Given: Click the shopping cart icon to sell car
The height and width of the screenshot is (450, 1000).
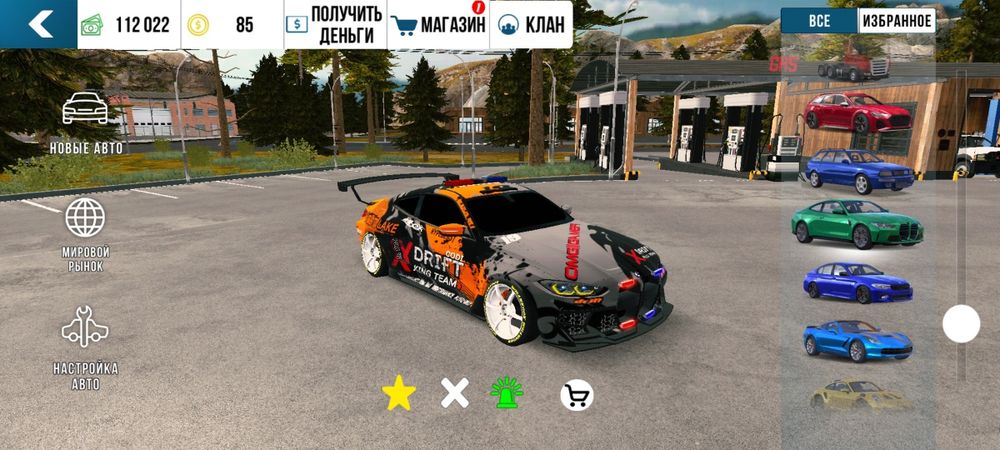Looking at the screenshot, I should pos(576,395).
